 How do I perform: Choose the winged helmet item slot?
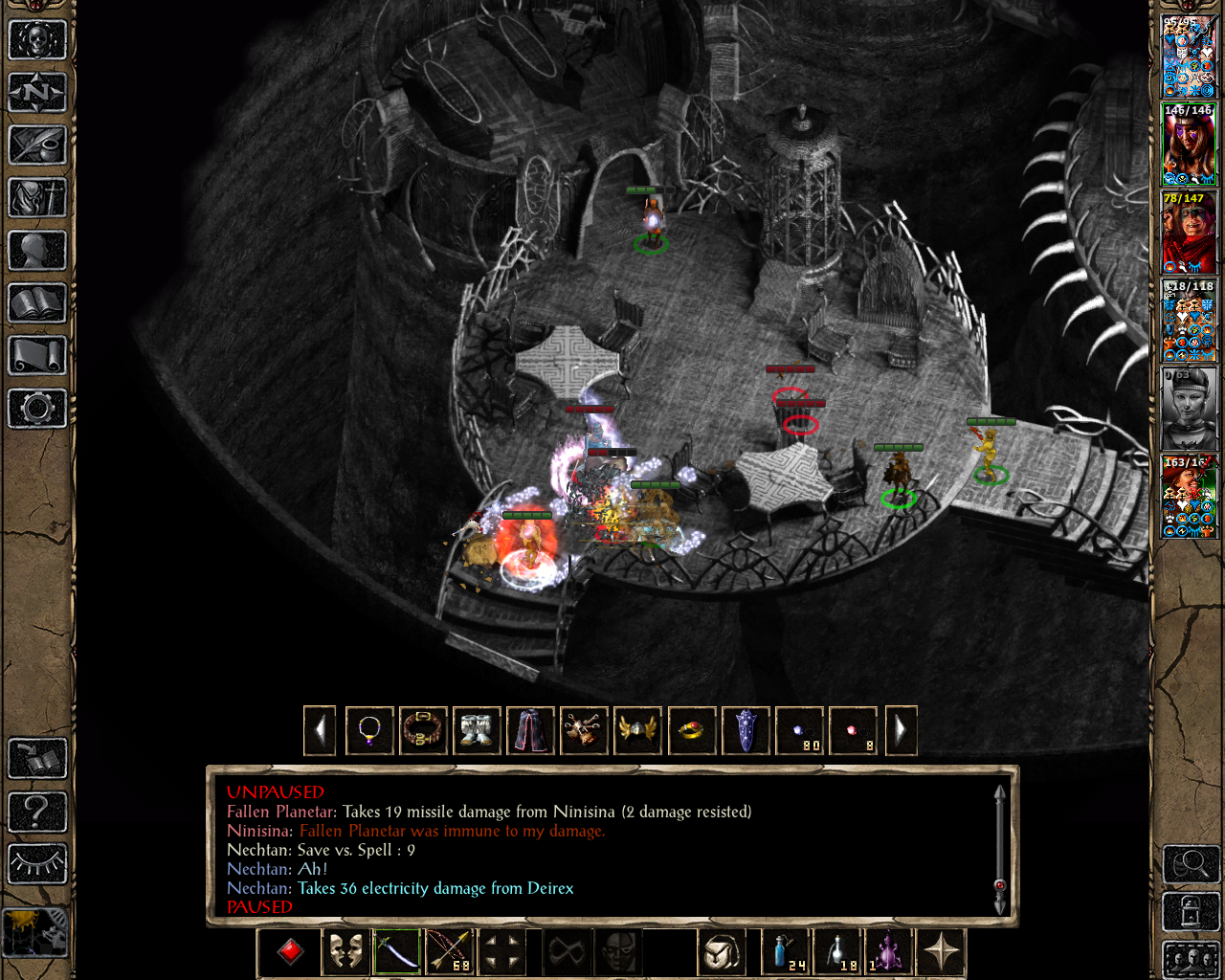pos(637,731)
